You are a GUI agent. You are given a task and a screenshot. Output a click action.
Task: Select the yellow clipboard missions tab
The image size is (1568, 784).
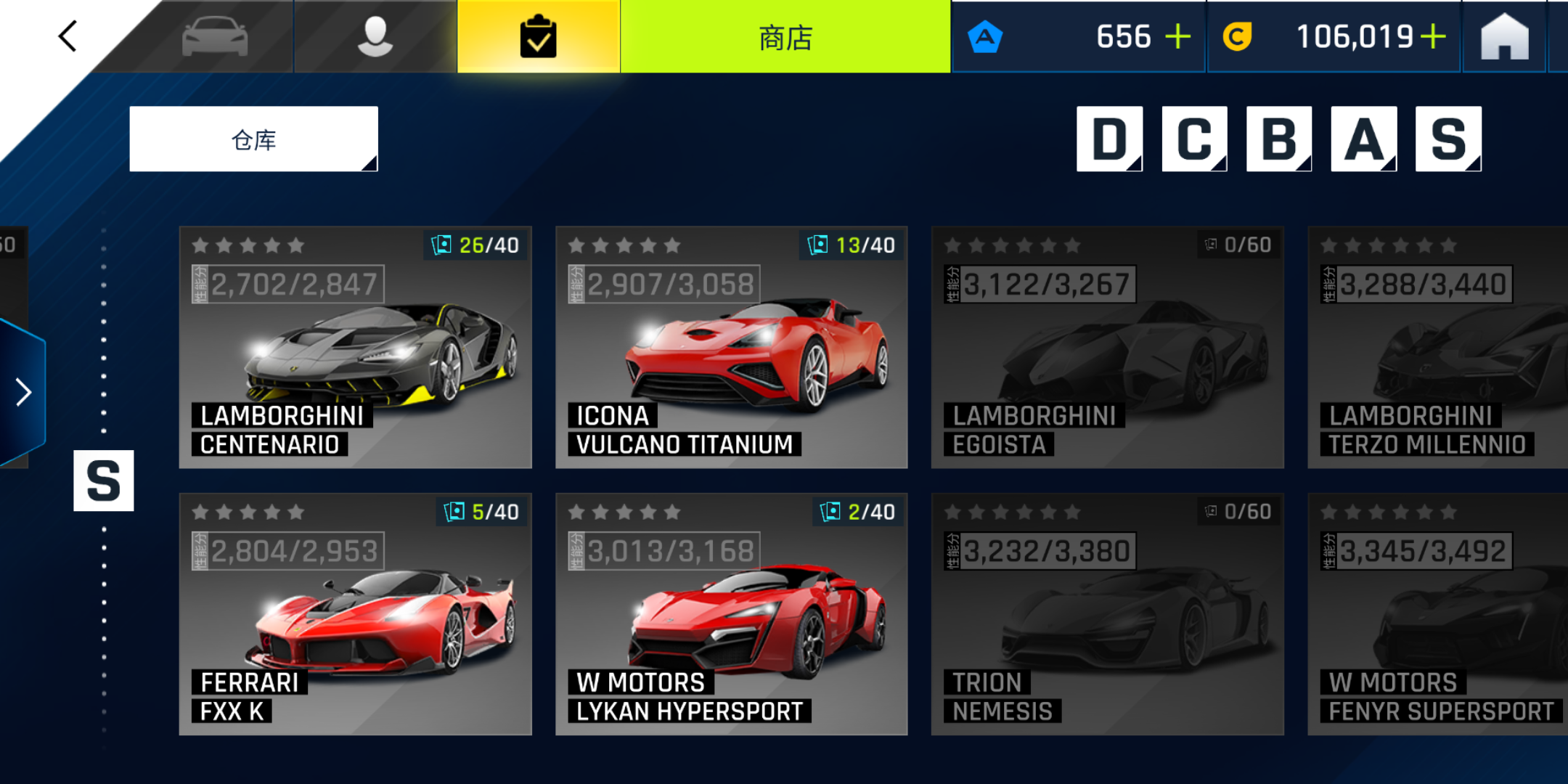(x=539, y=36)
